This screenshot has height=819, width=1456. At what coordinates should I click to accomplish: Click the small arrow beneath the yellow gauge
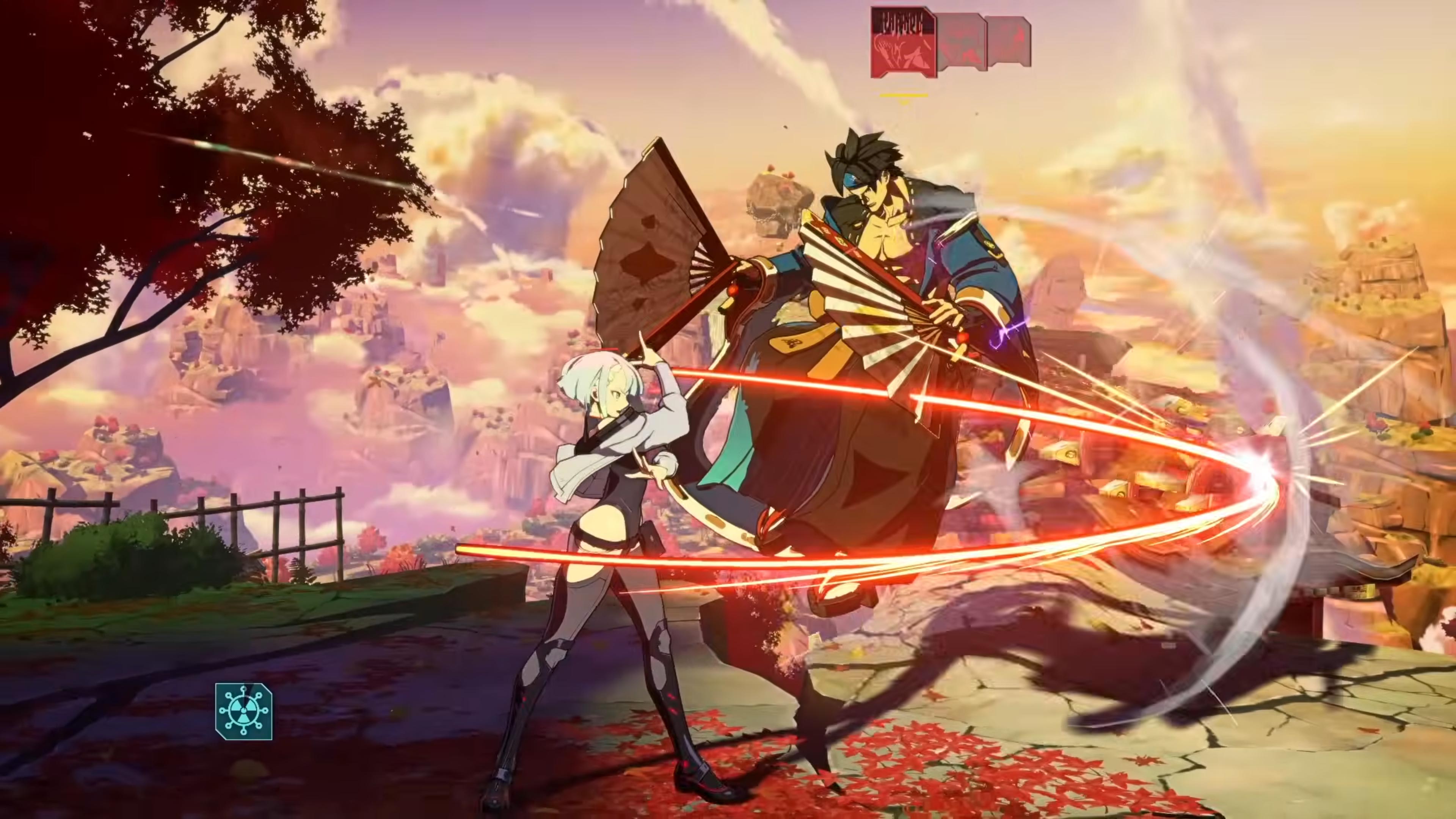point(904,103)
